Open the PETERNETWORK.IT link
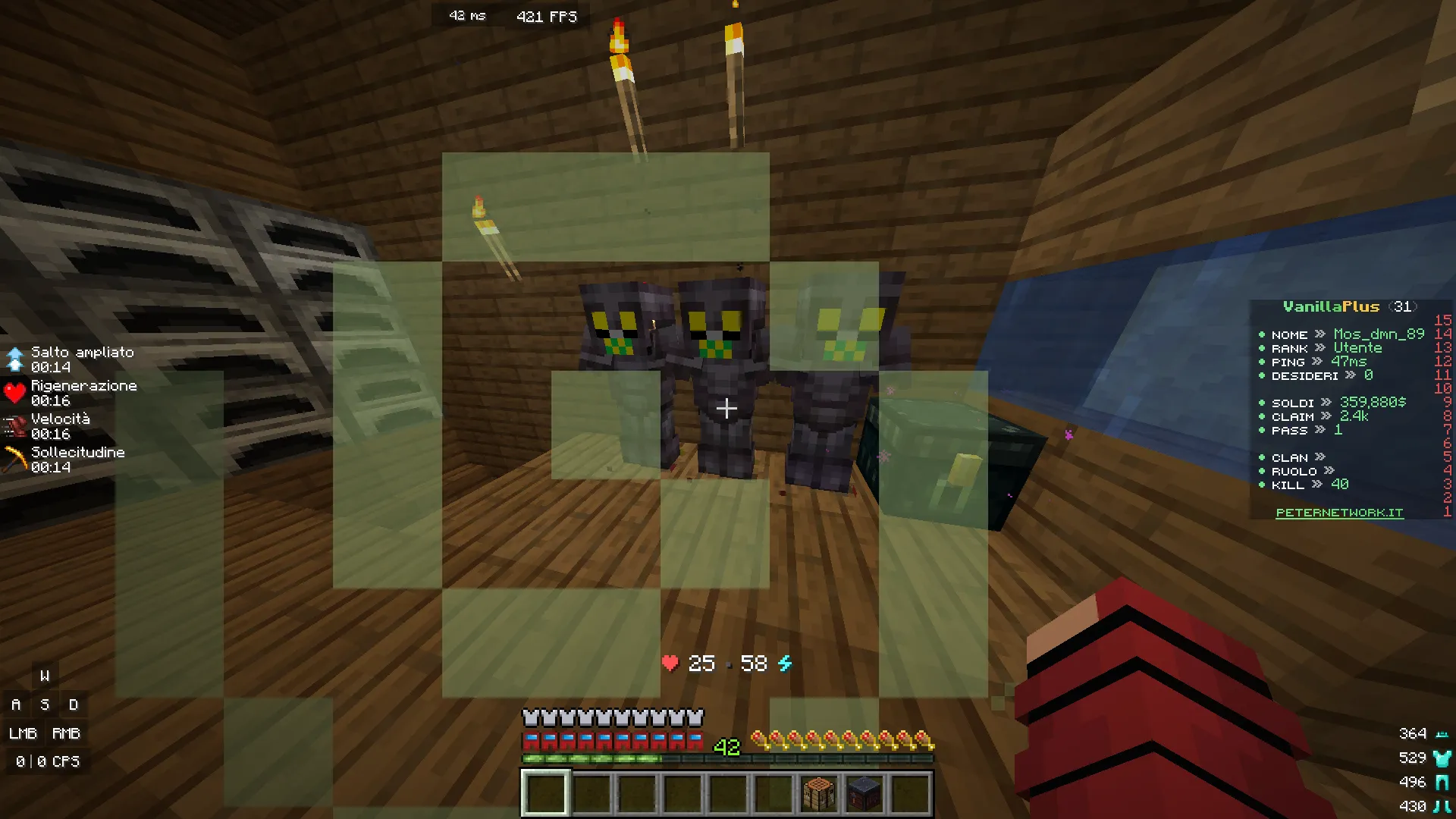The image size is (1456, 819). [1339, 512]
